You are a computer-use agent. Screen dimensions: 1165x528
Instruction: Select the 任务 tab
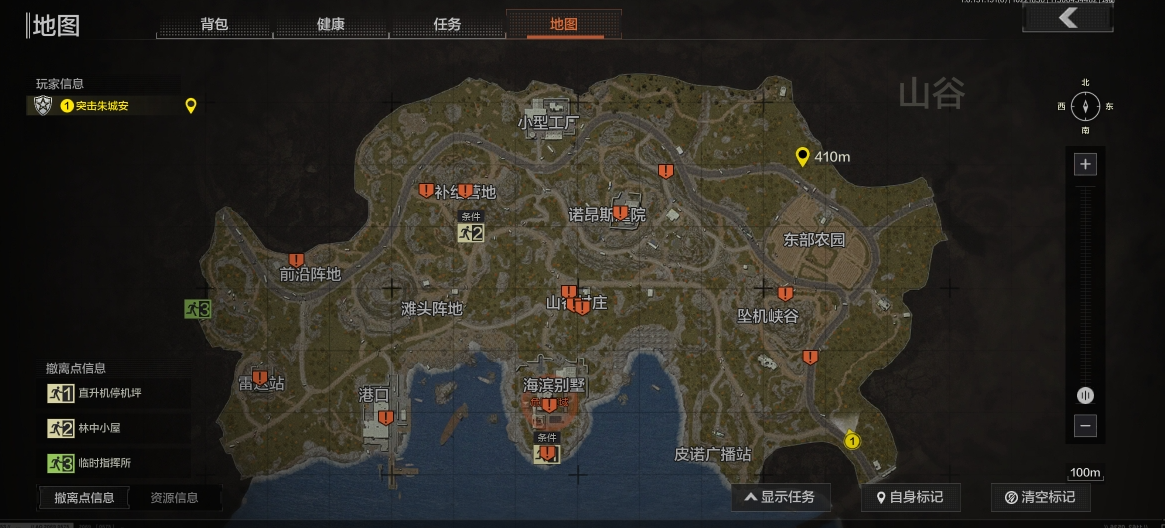(x=447, y=24)
